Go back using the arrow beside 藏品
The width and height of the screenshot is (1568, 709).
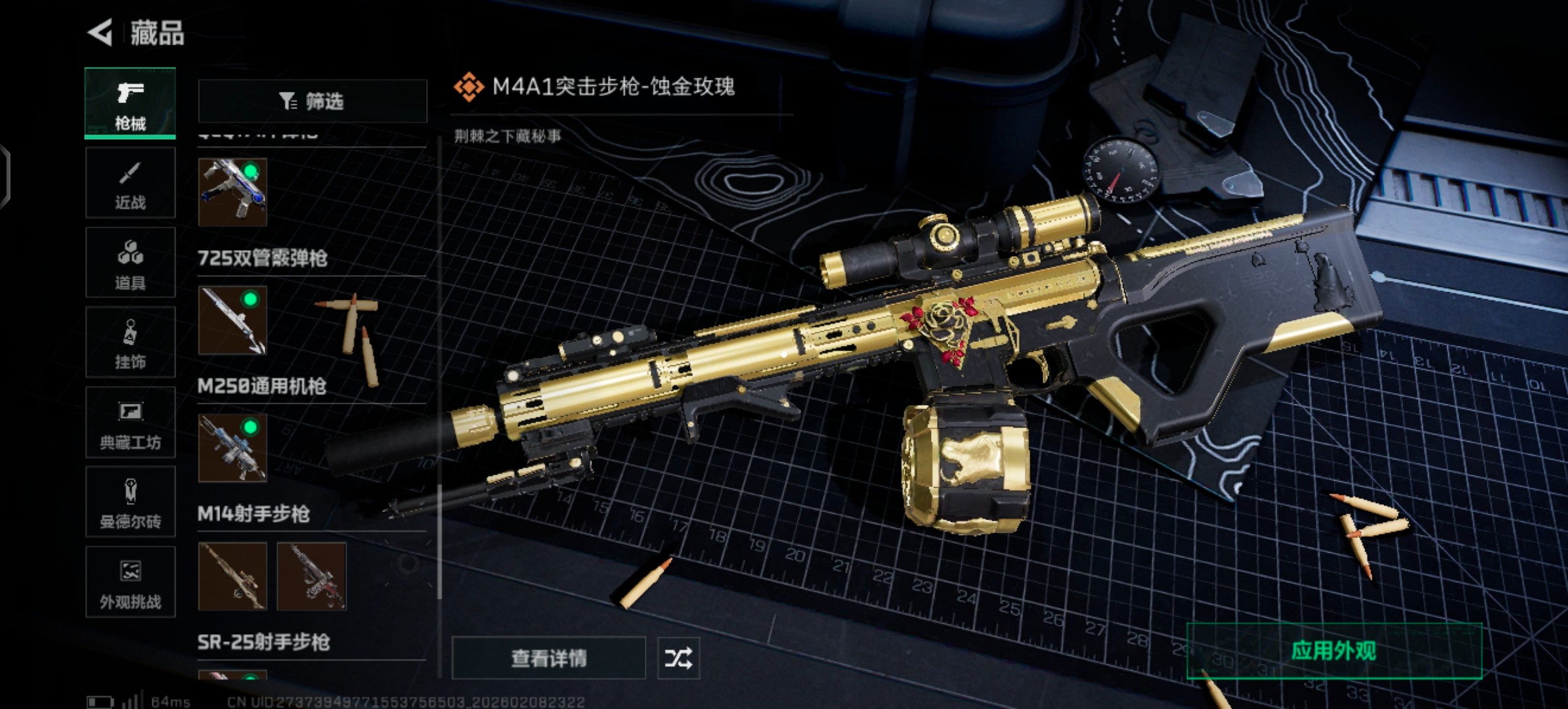100,32
